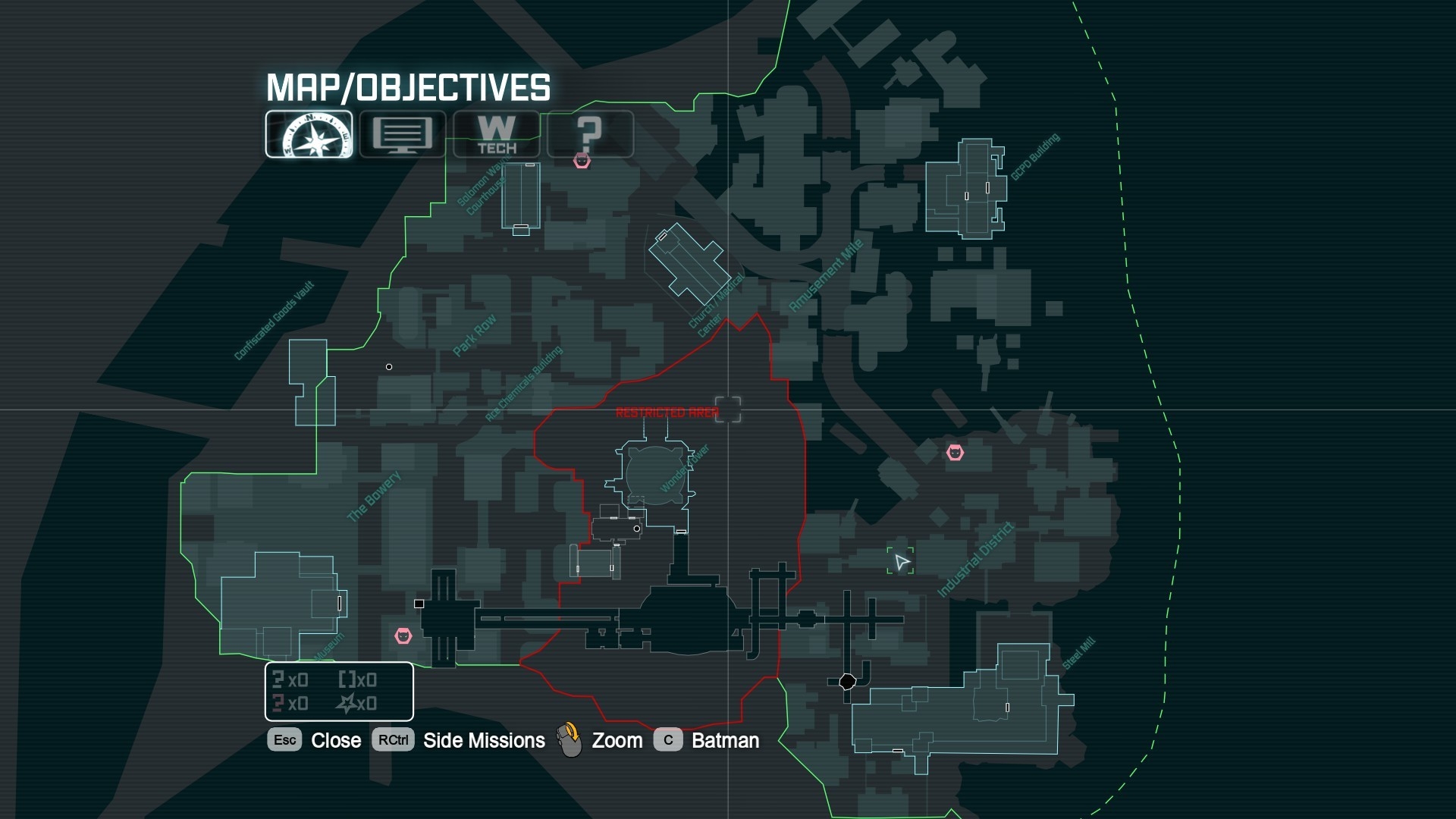Select the compass map tab
The width and height of the screenshot is (1456, 819).
click(x=309, y=134)
